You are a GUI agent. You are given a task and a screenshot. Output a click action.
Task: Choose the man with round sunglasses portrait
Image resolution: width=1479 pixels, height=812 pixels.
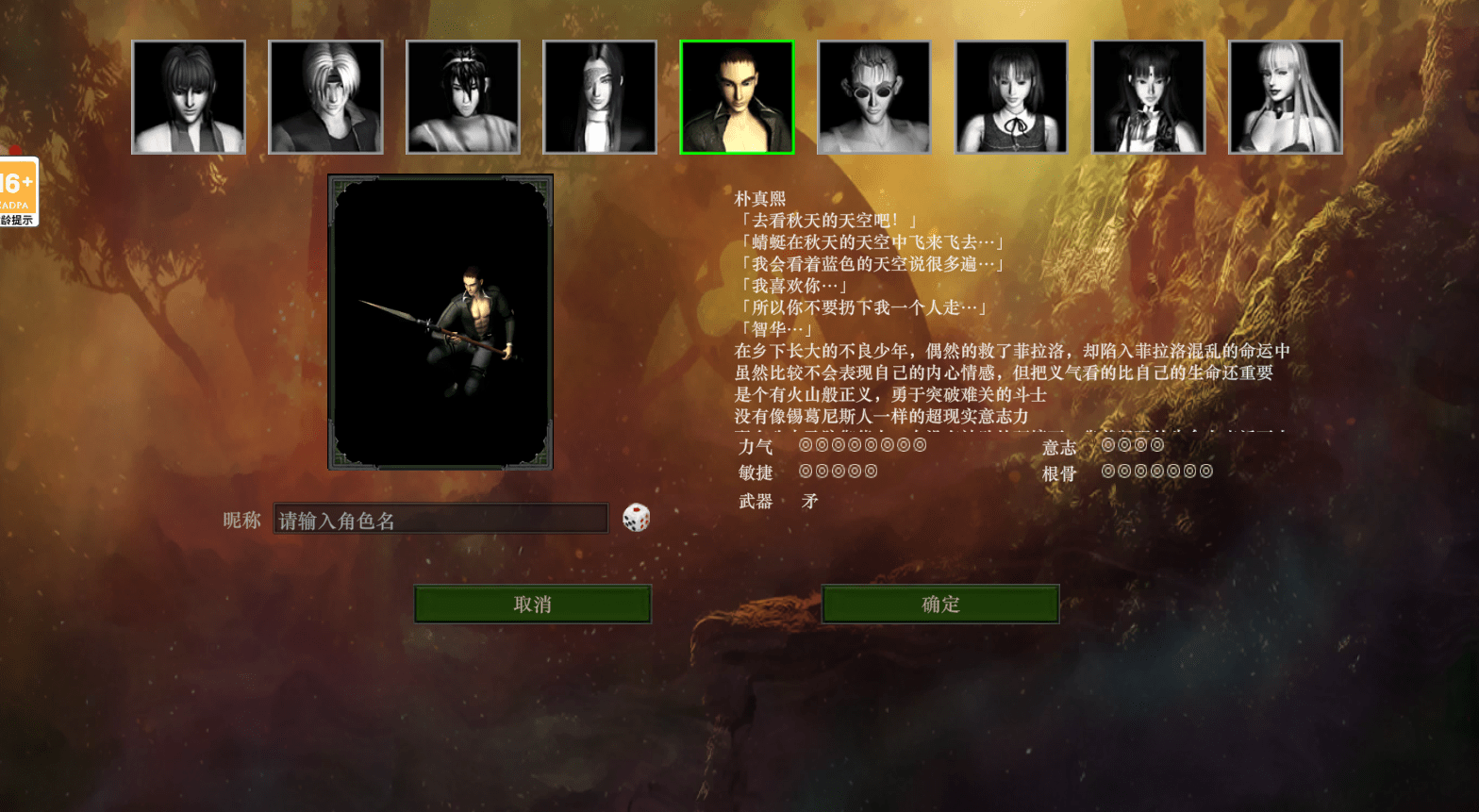pos(873,97)
